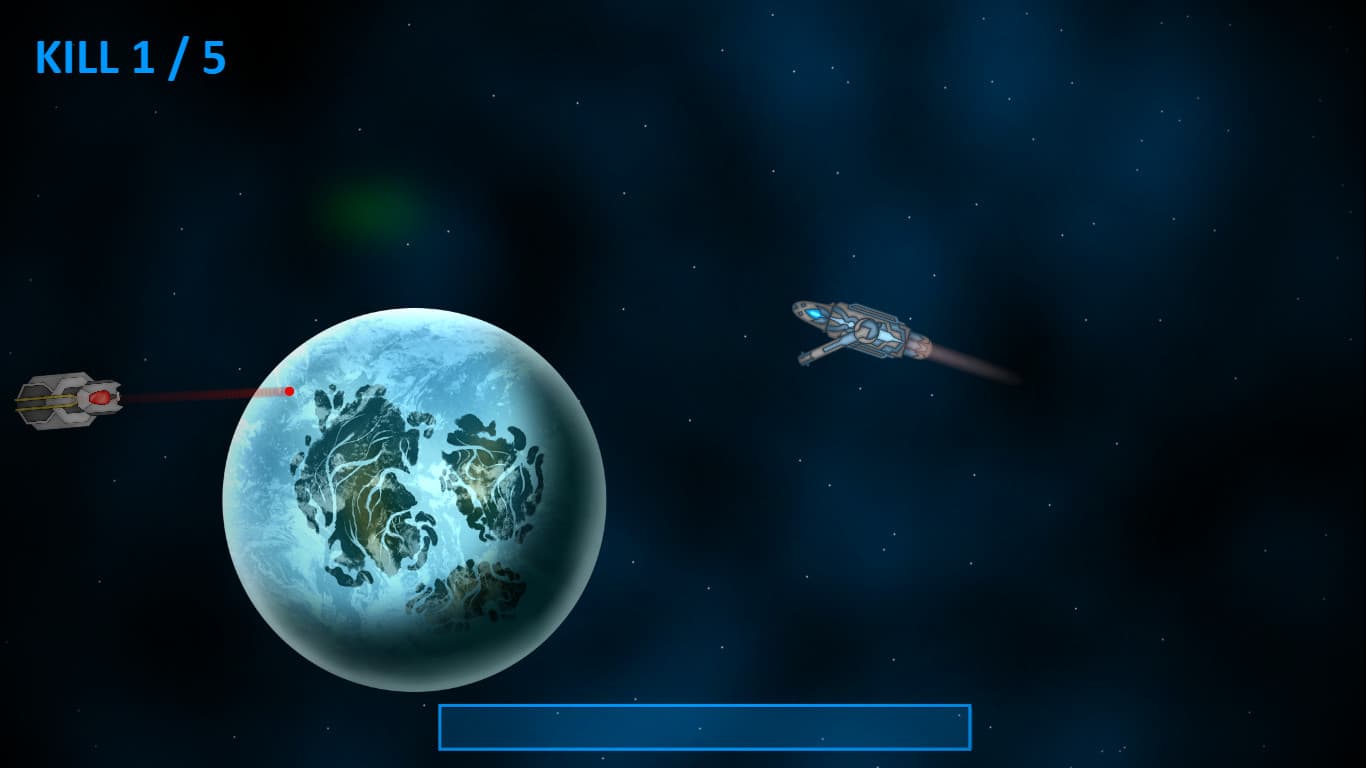Click the green nebula glow upper left
The width and height of the screenshot is (1366, 768).
[x=370, y=210]
